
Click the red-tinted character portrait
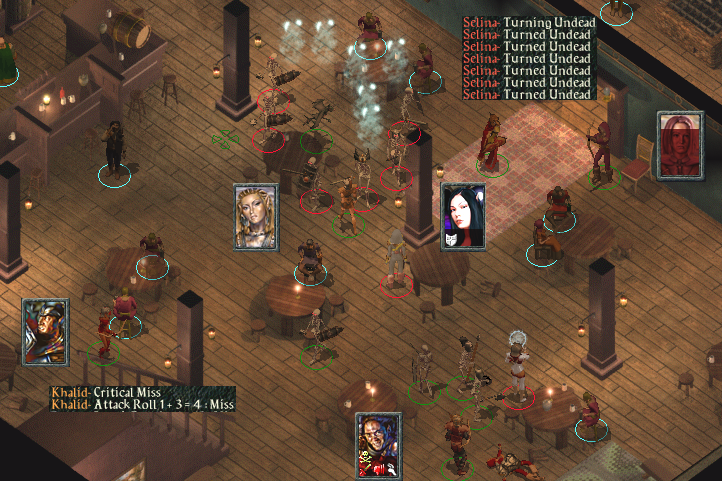click(680, 144)
